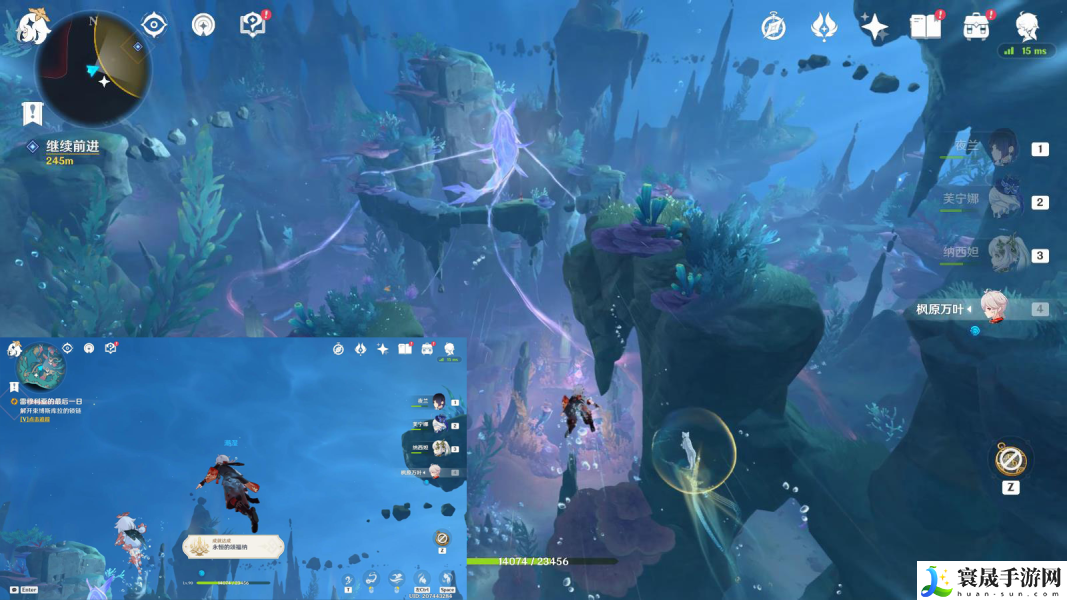Open the quest banner icon below the minimap
The width and height of the screenshot is (1067, 600).
click(x=32, y=113)
